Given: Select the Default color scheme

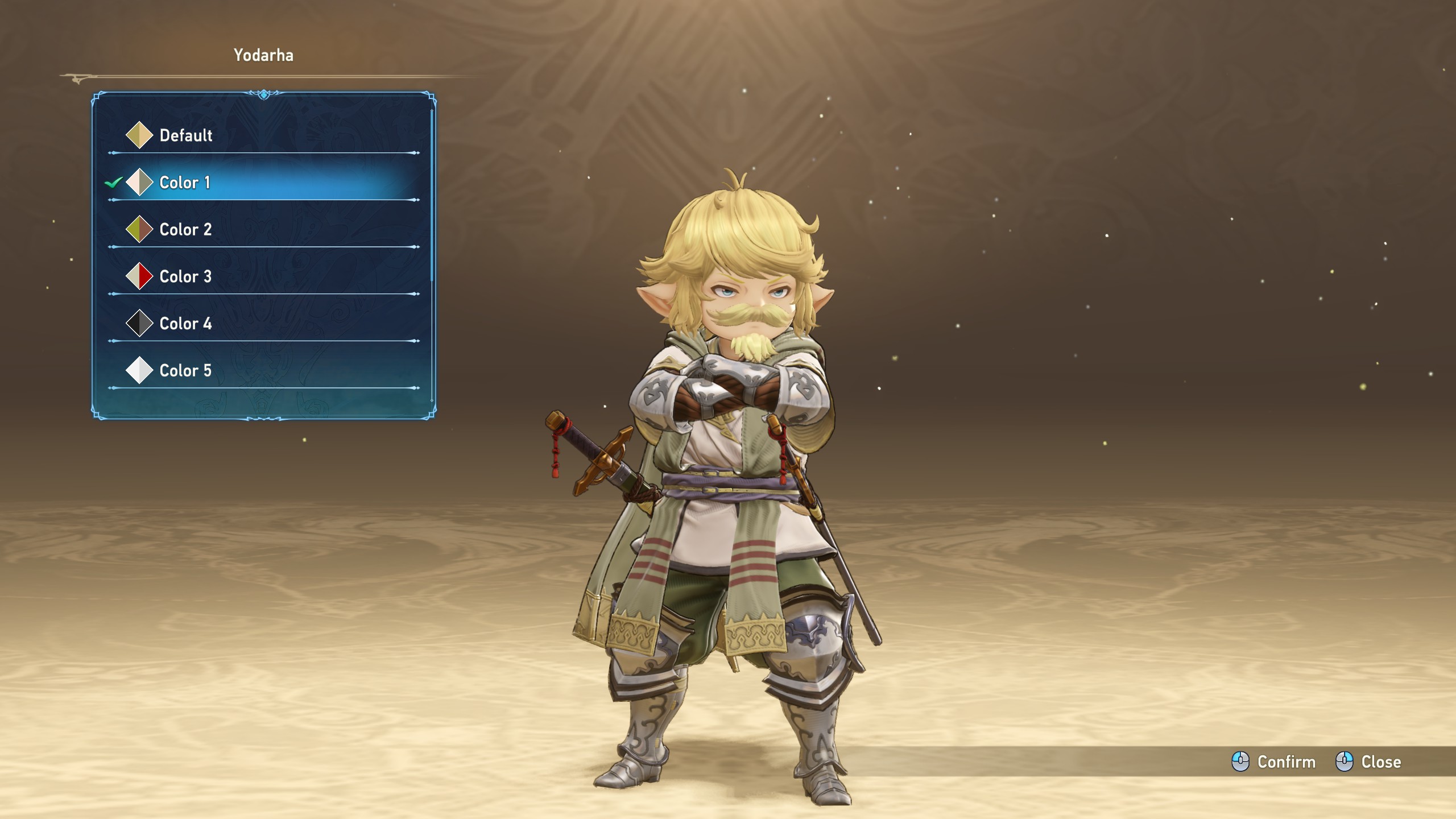Looking at the screenshot, I should click(186, 135).
